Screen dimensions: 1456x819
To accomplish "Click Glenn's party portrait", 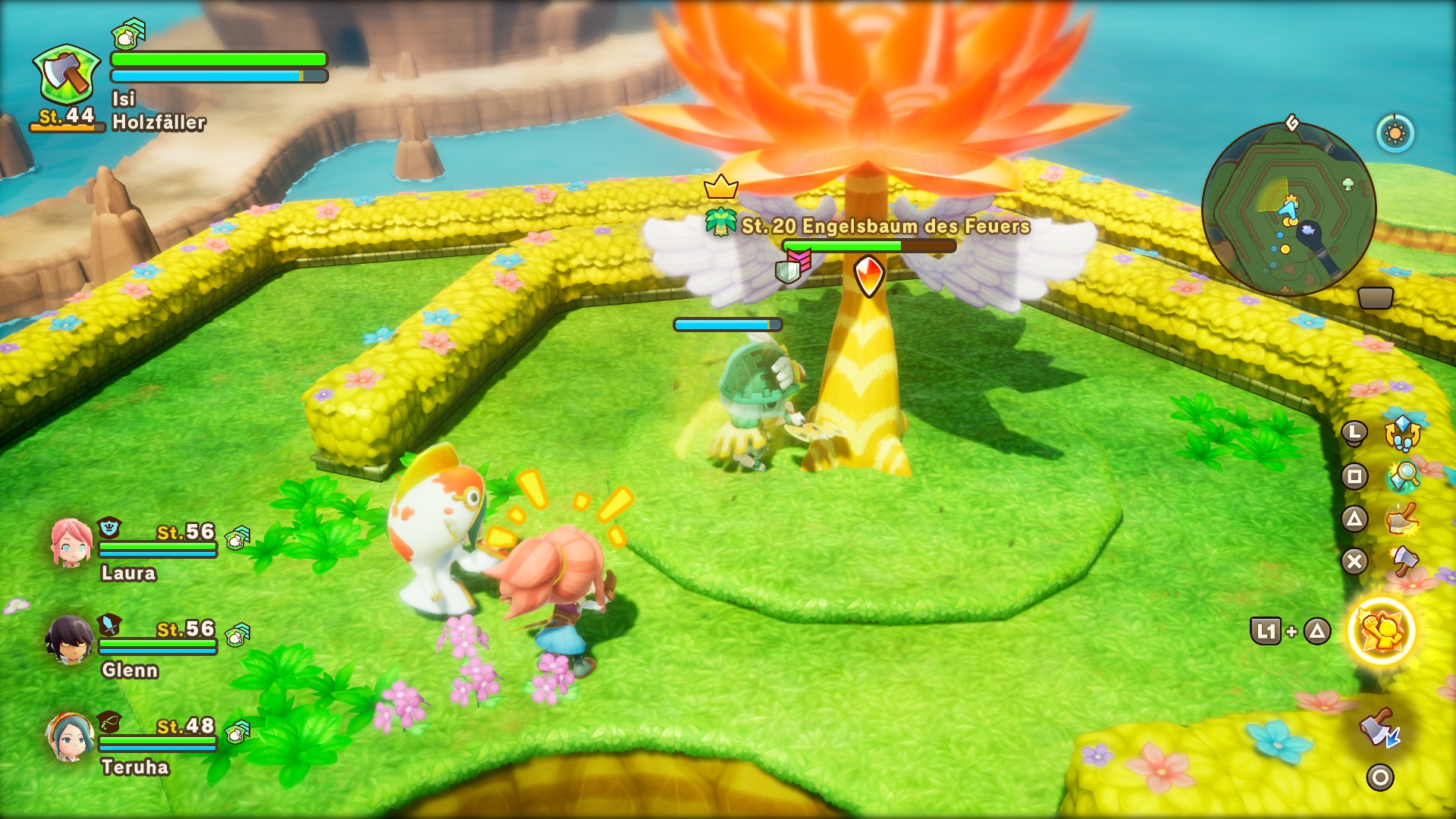I will (69, 639).
